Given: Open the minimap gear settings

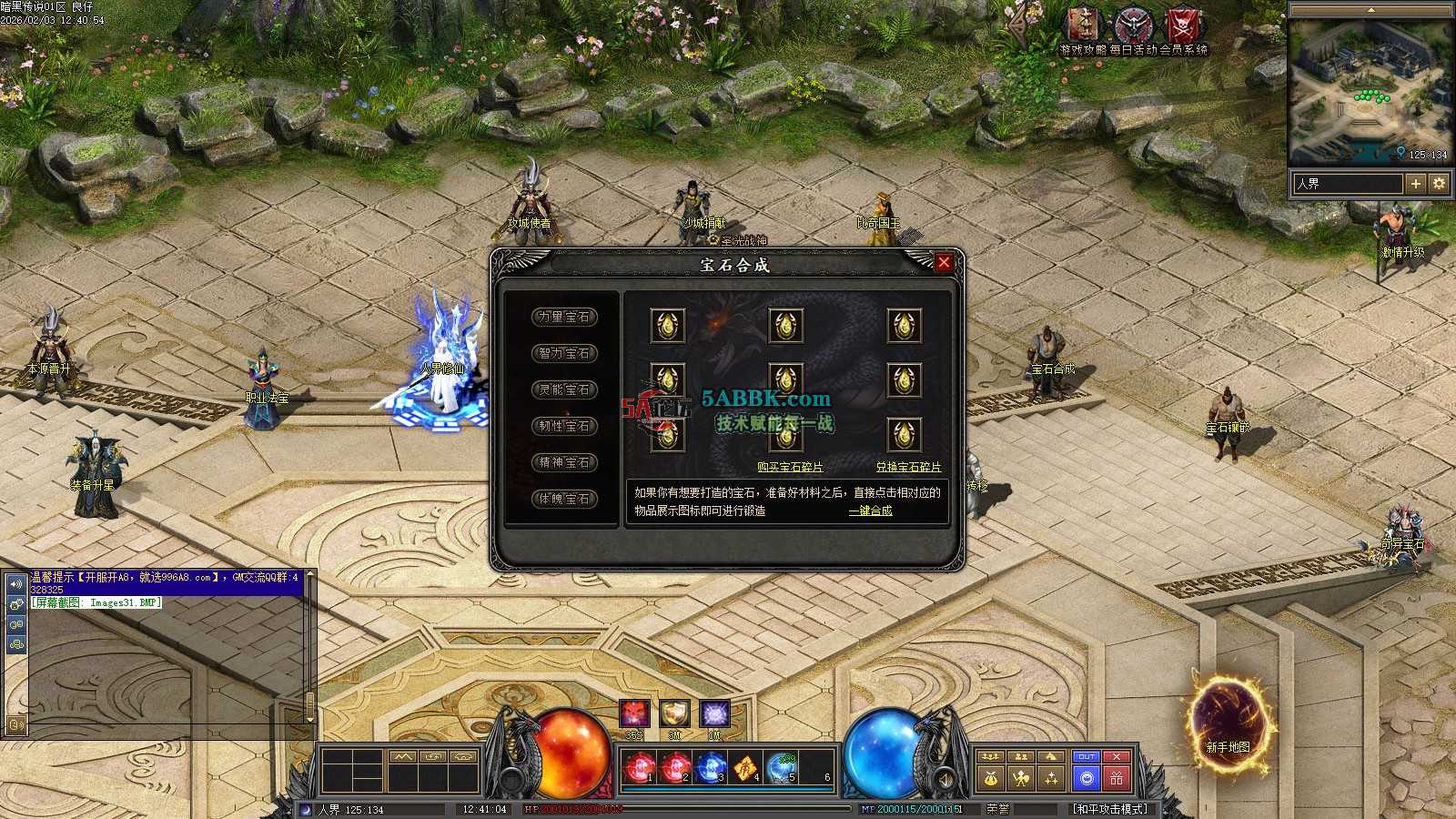Looking at the screenshot, I should pos(1439,184).
